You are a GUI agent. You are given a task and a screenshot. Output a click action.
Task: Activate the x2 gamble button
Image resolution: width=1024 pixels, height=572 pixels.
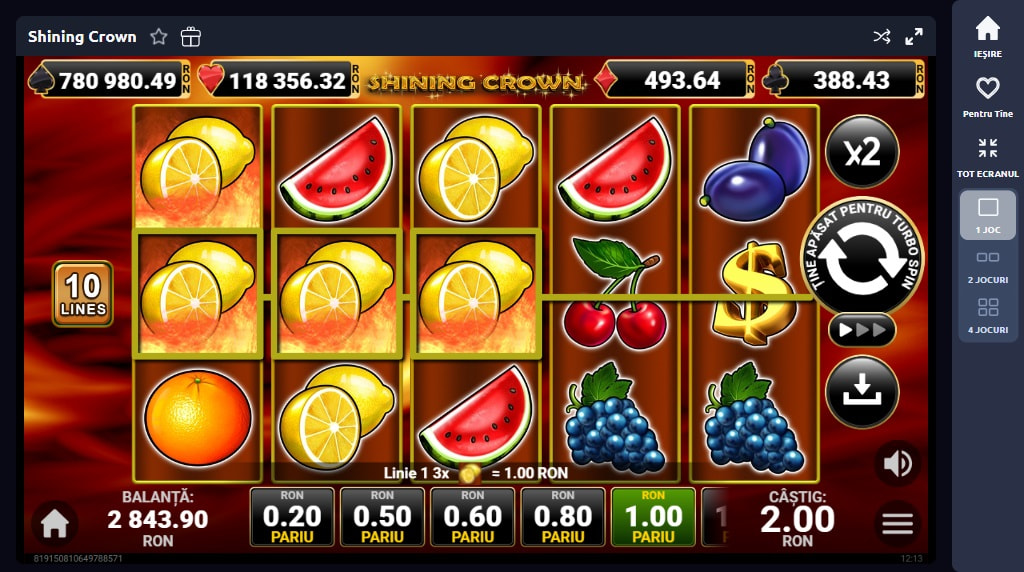coord(862,152)
